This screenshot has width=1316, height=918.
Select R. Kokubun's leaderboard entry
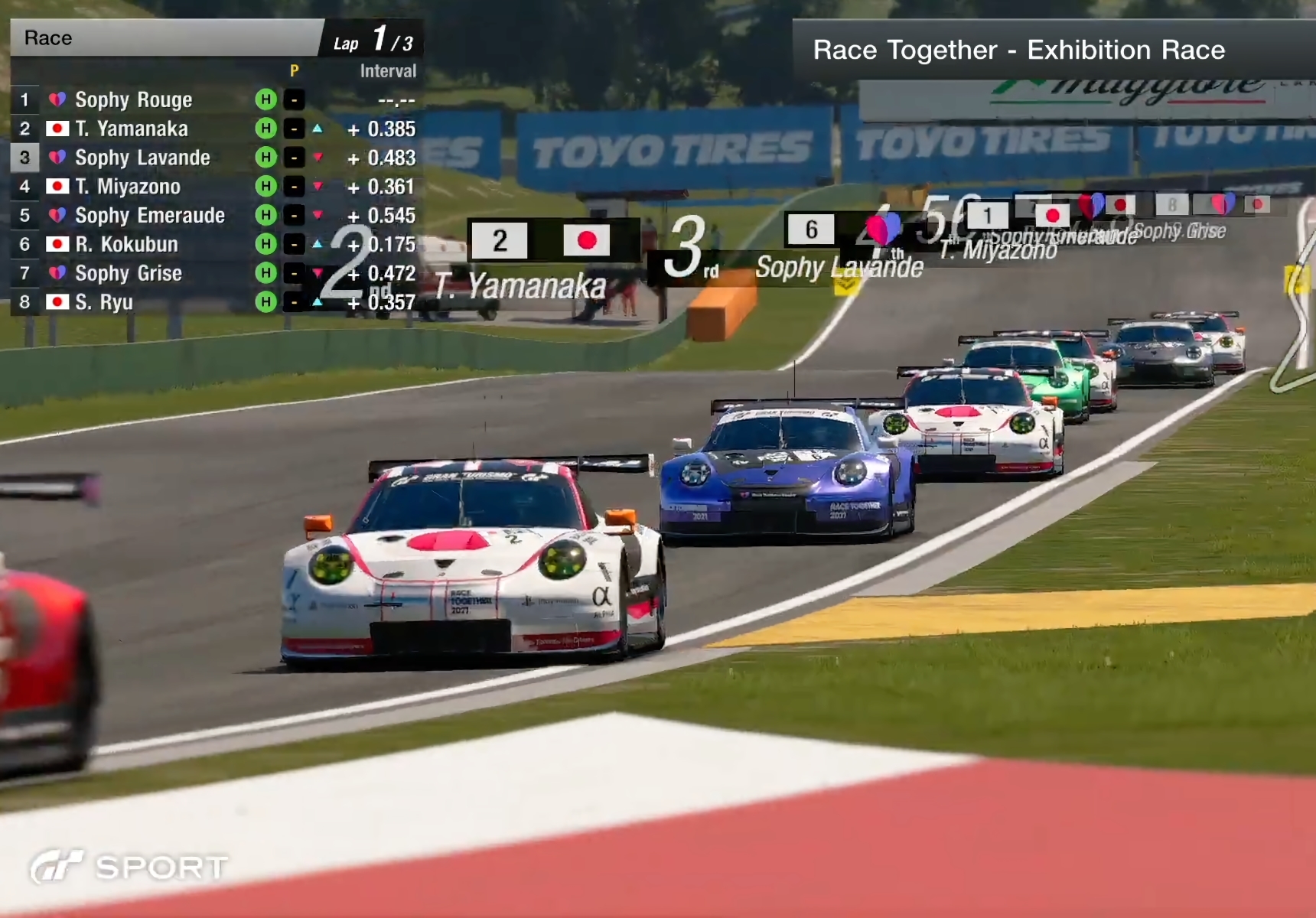click(x=126, y=245)
